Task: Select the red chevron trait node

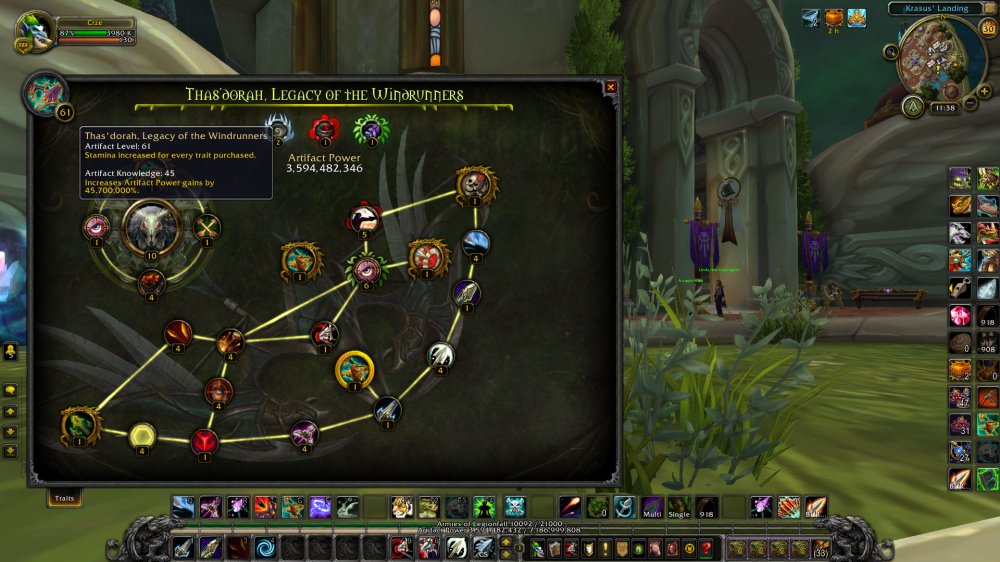Action: coord(205,439)
